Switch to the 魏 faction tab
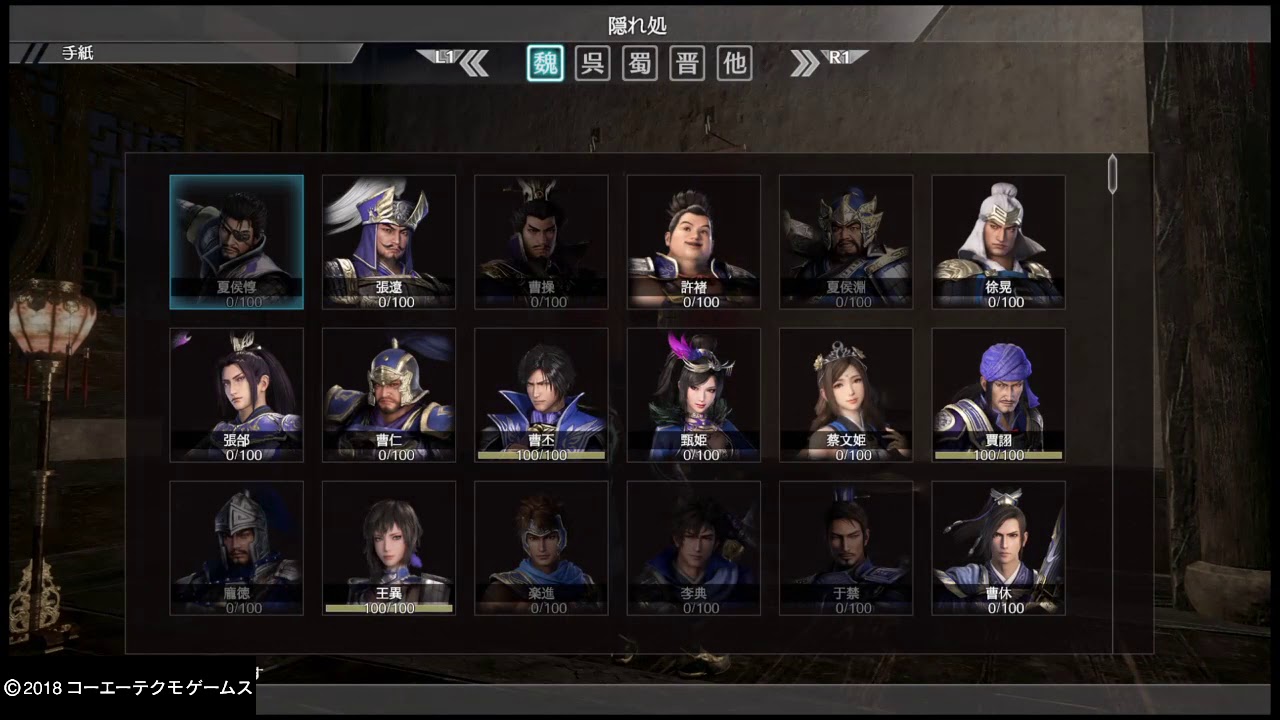Image resolution: width=1280 pixels, height=720 pixels. 545,63
